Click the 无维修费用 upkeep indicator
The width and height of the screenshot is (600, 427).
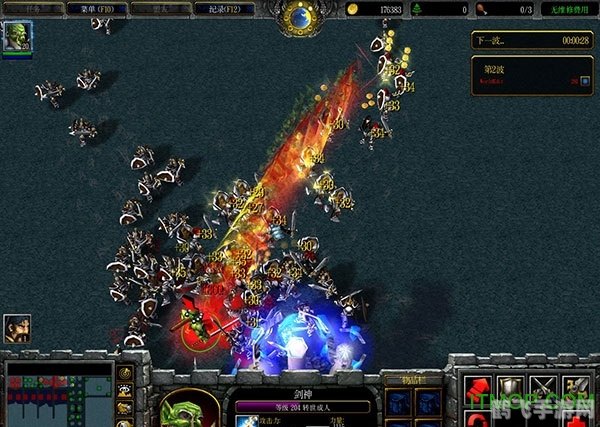point(571,9)
